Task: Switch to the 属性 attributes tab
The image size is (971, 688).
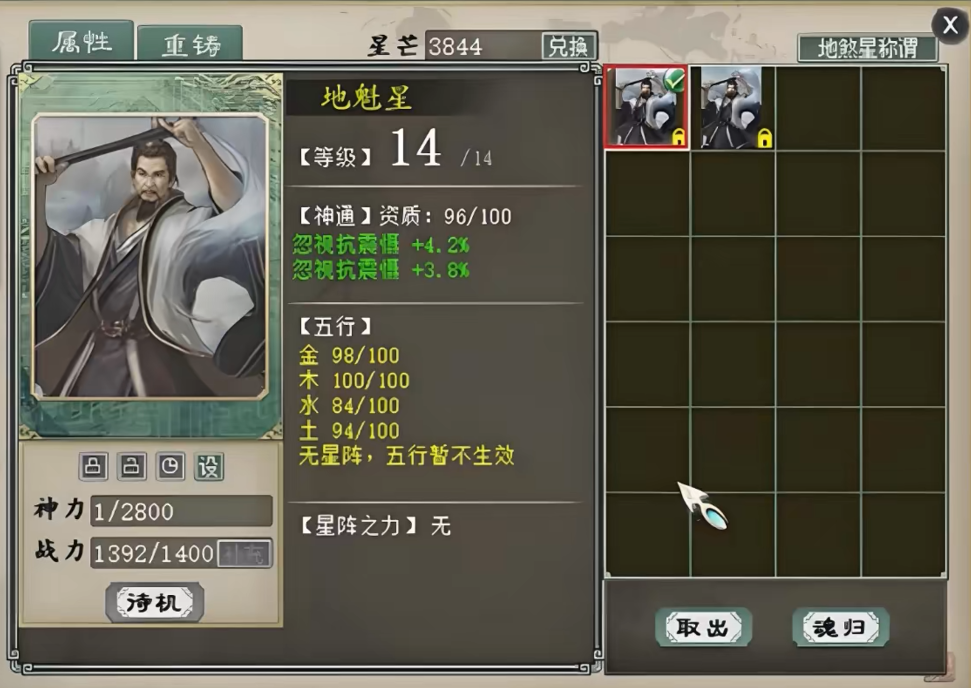Action: 80,43
